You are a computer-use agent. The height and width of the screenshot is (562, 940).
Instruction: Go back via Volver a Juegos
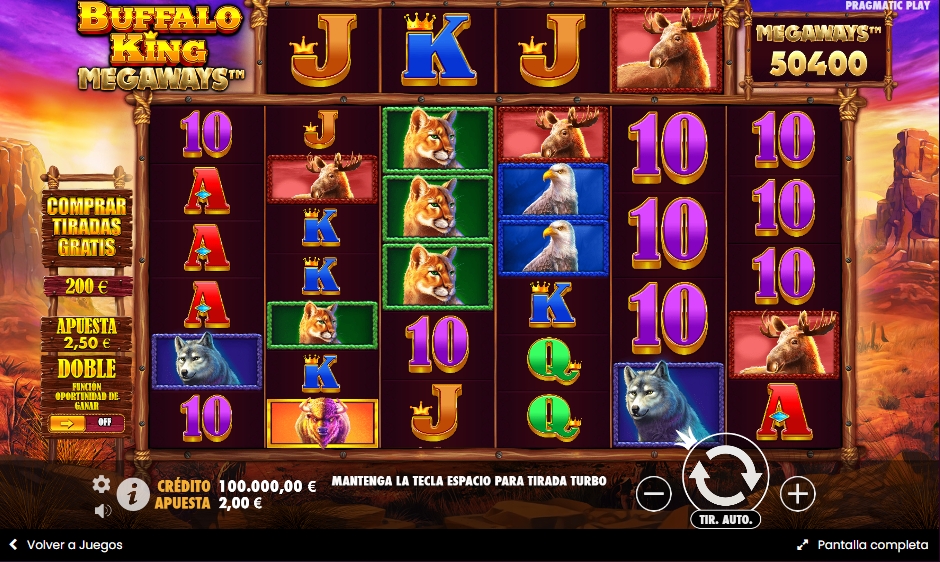66,545
